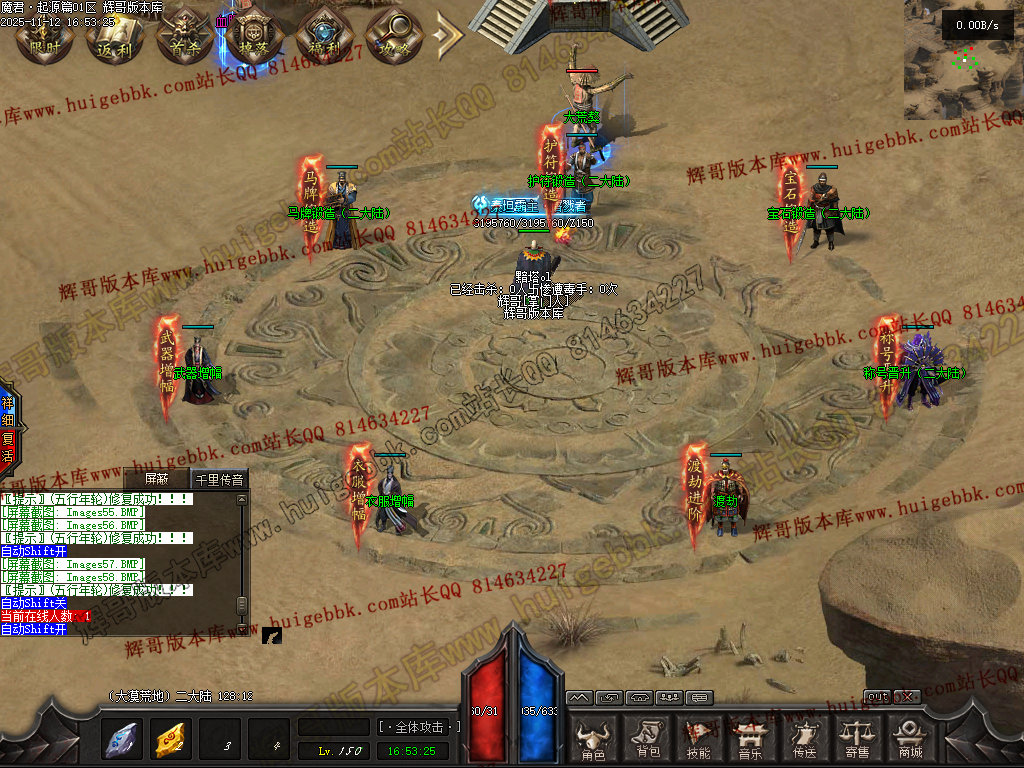Switch to the 屏蔽 chat tab
This screenshot has height=768, width=1024.
158,480
